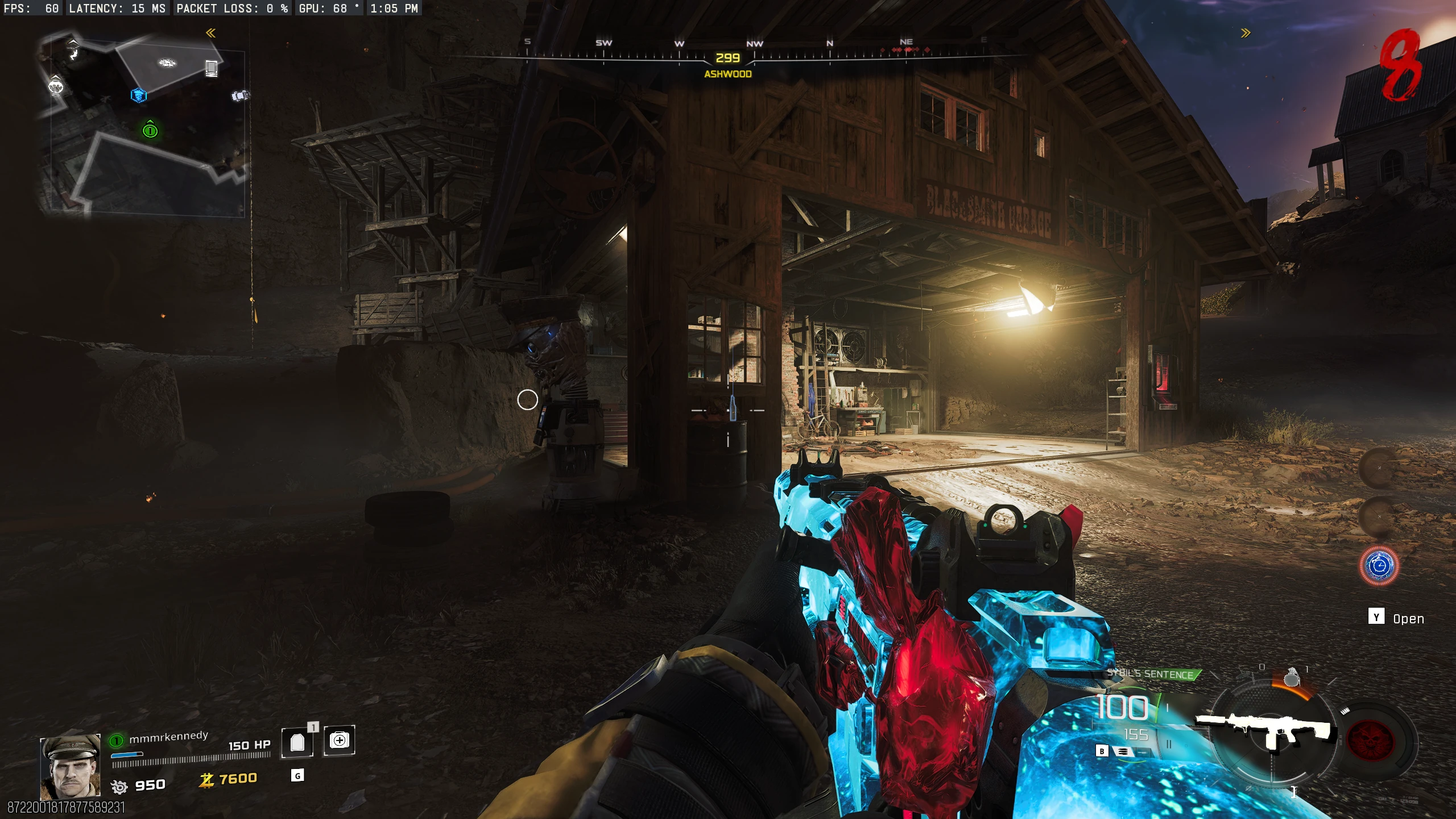Use the medkit self-revive slot
Viewport: 1456px width, 819px height.
(x=339, y=741)
